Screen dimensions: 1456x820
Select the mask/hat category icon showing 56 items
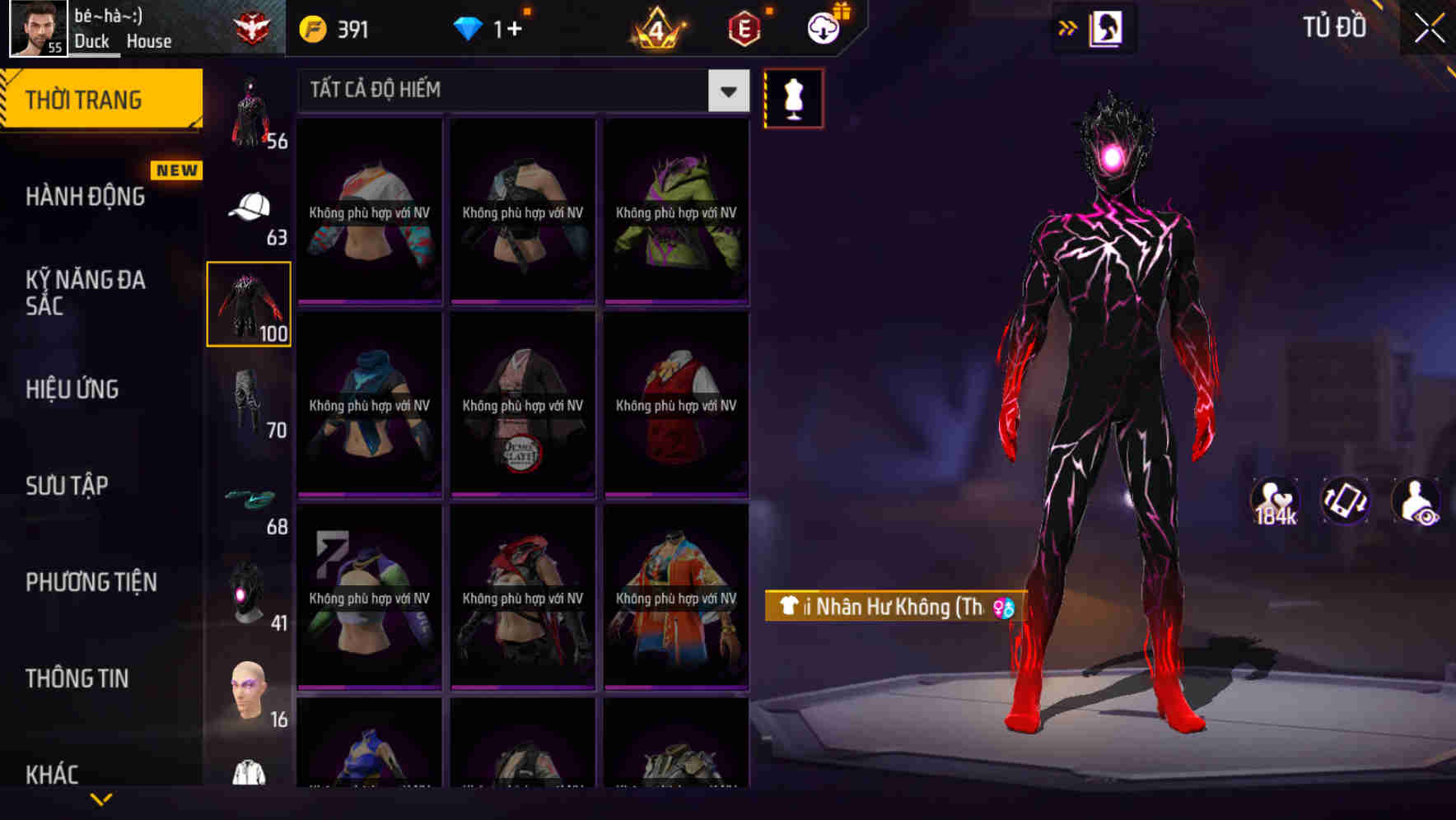250,107
